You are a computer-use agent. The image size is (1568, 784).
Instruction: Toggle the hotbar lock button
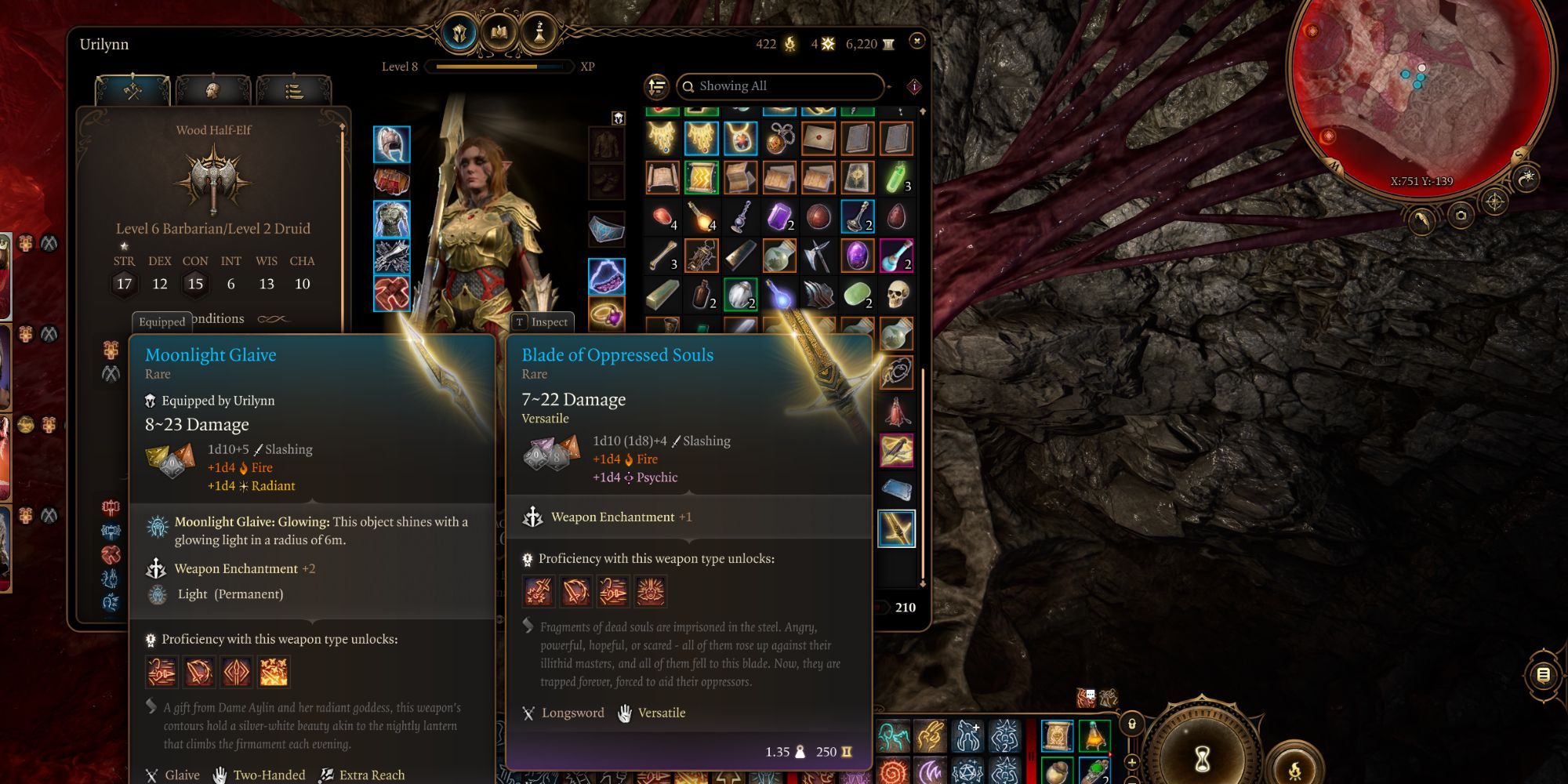pyautogui.click(x=1131, y=724)
